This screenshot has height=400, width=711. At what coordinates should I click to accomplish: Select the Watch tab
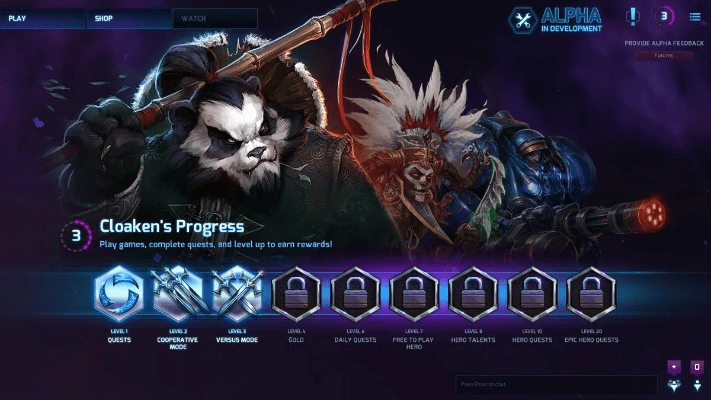point(214,18)
